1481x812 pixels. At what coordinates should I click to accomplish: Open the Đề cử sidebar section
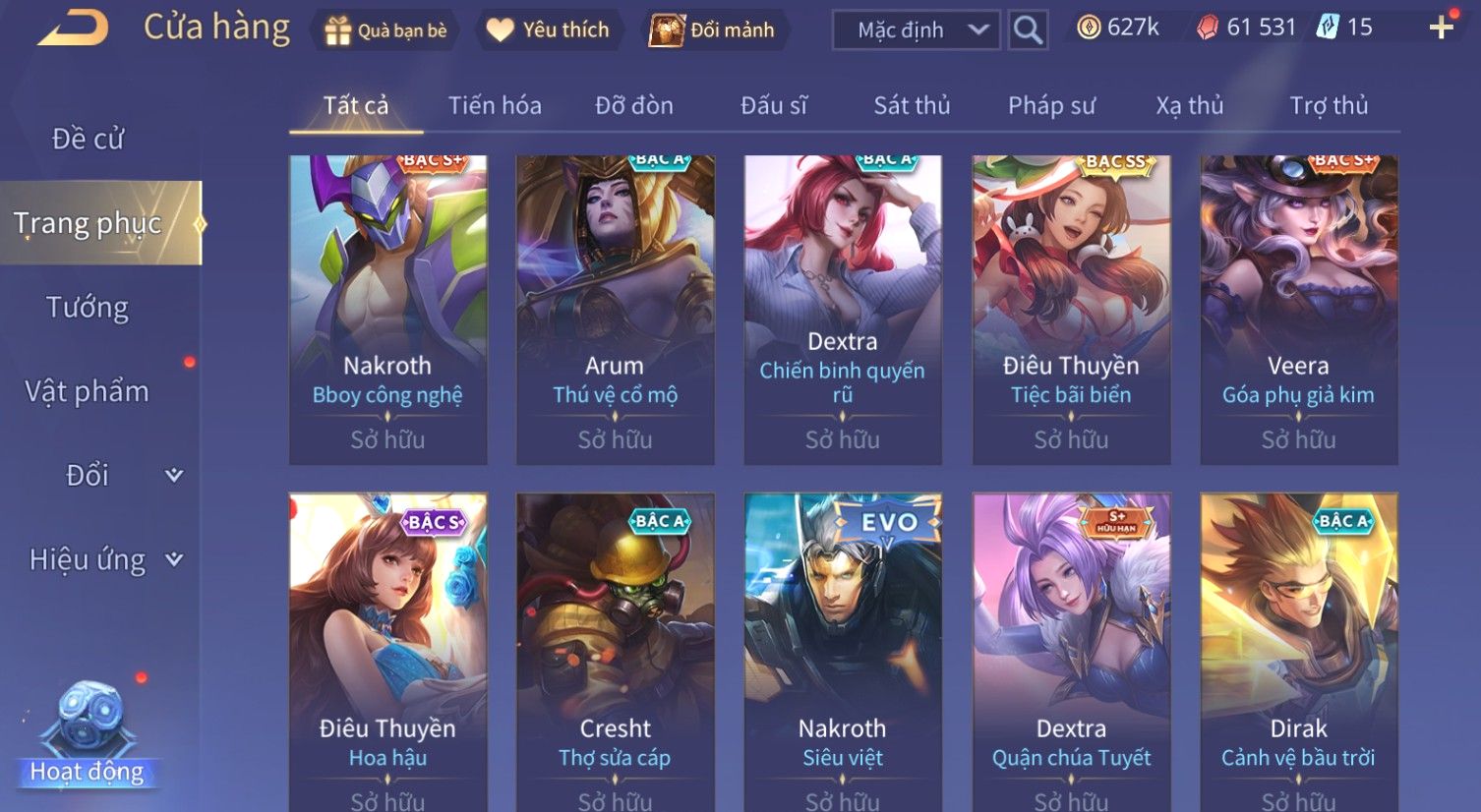[89, 140]
